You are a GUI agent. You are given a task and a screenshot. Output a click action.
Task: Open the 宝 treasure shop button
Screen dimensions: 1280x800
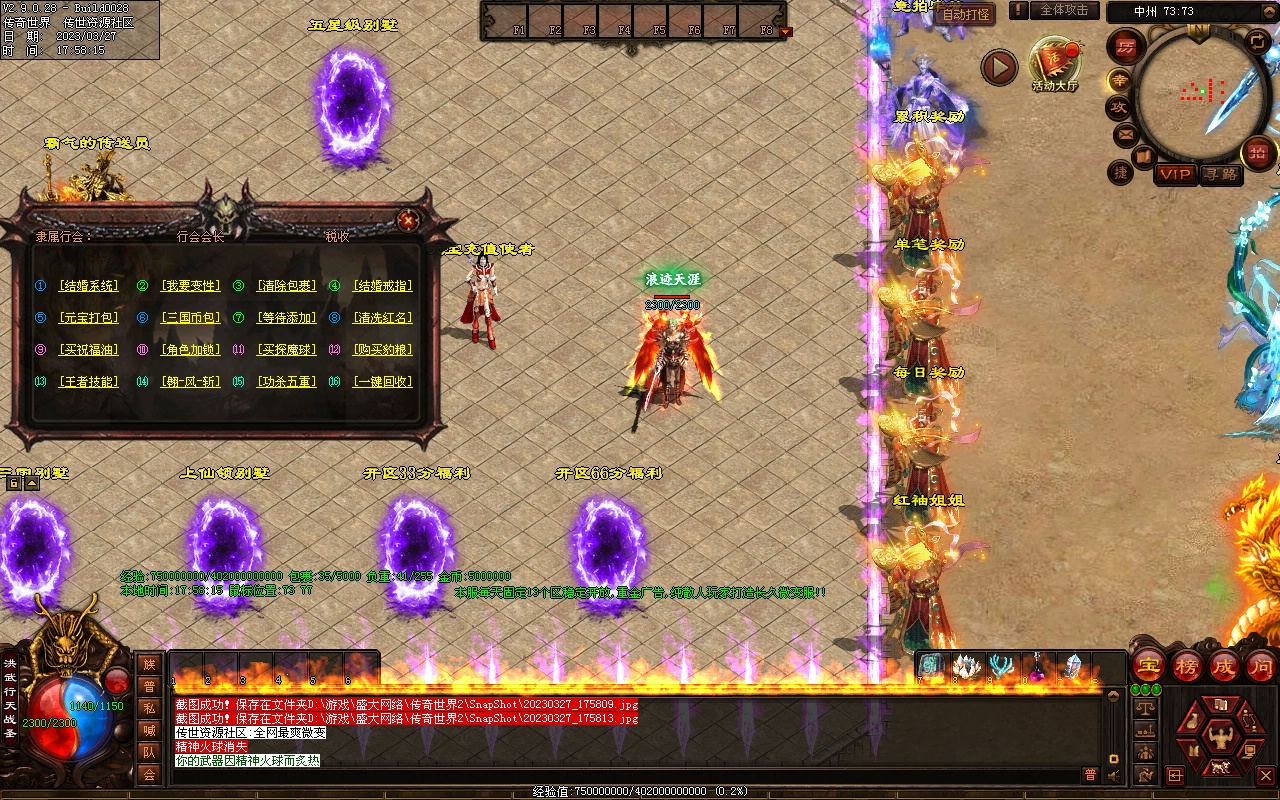pos(1149,665)
